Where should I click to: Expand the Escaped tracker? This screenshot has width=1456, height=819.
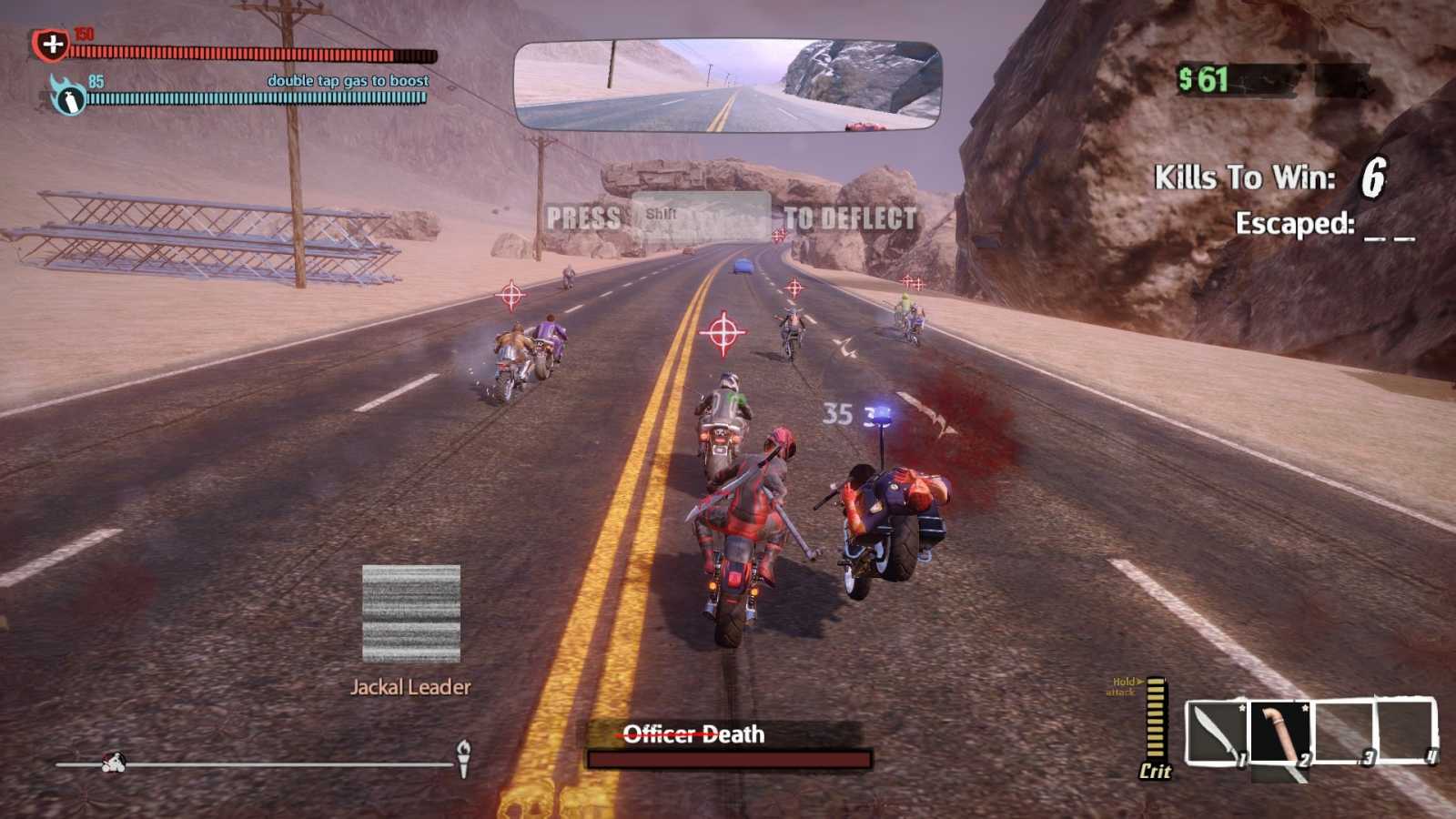coord(1319,225)
